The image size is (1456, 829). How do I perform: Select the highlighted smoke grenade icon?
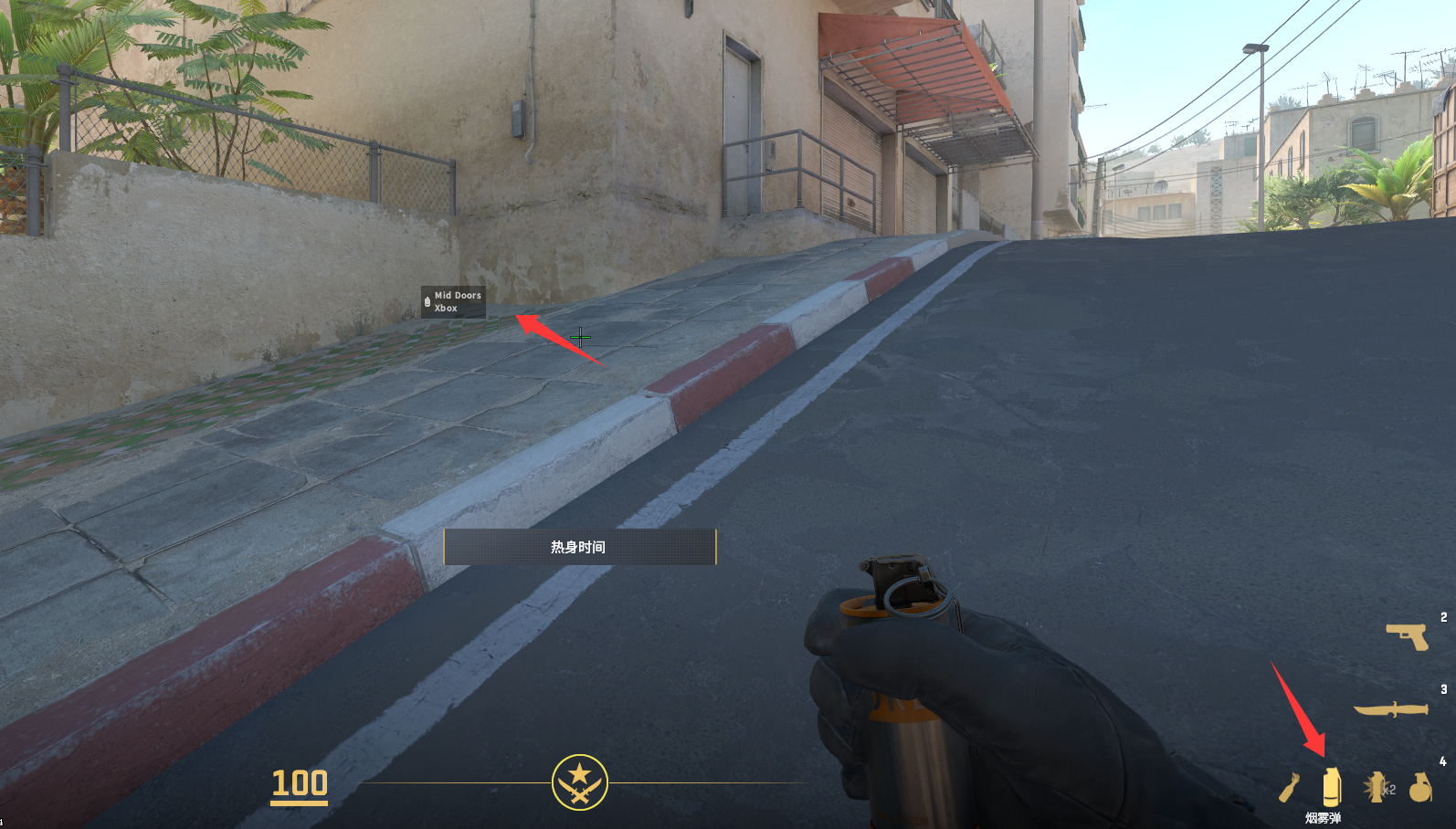click(x=1332, y=786)
